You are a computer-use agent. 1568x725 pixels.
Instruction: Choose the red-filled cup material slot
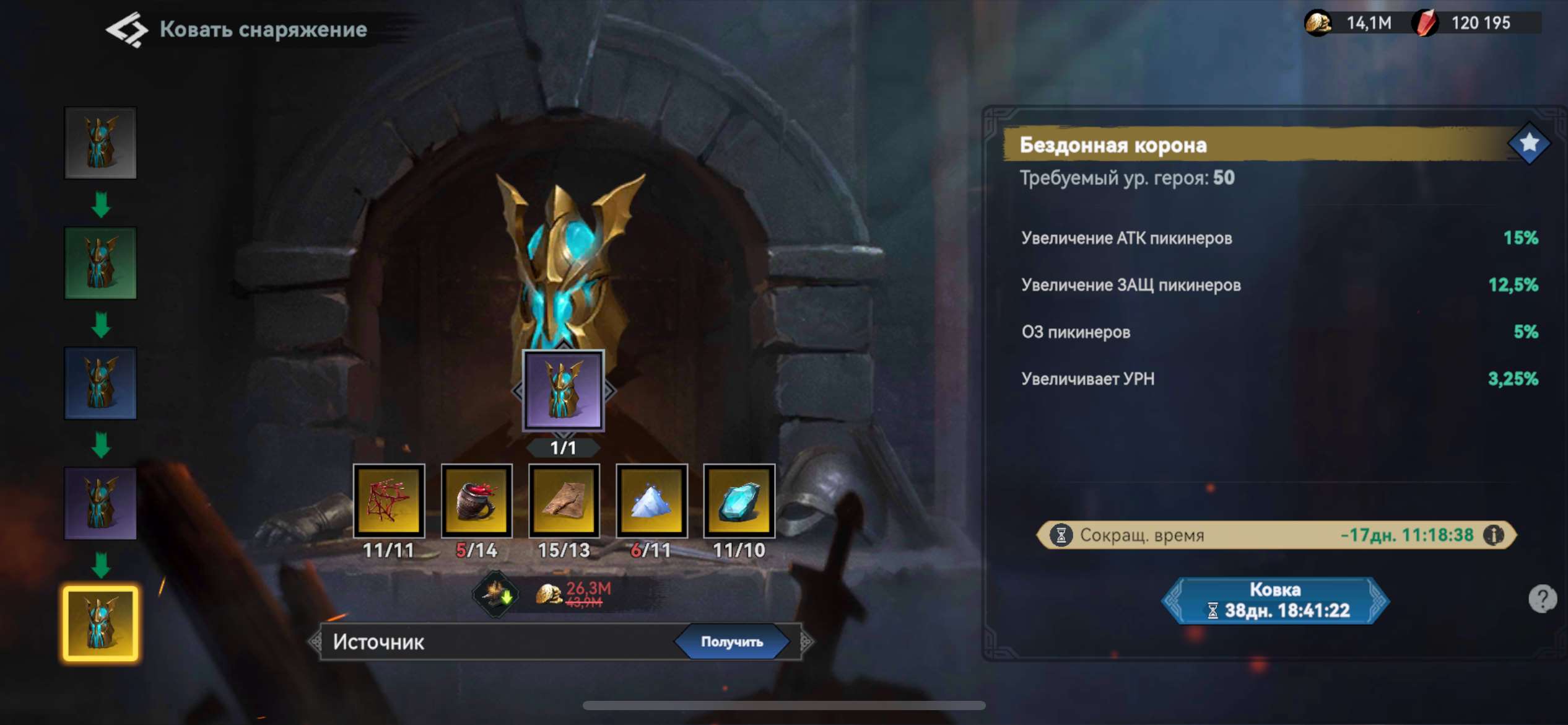(476, 501)
